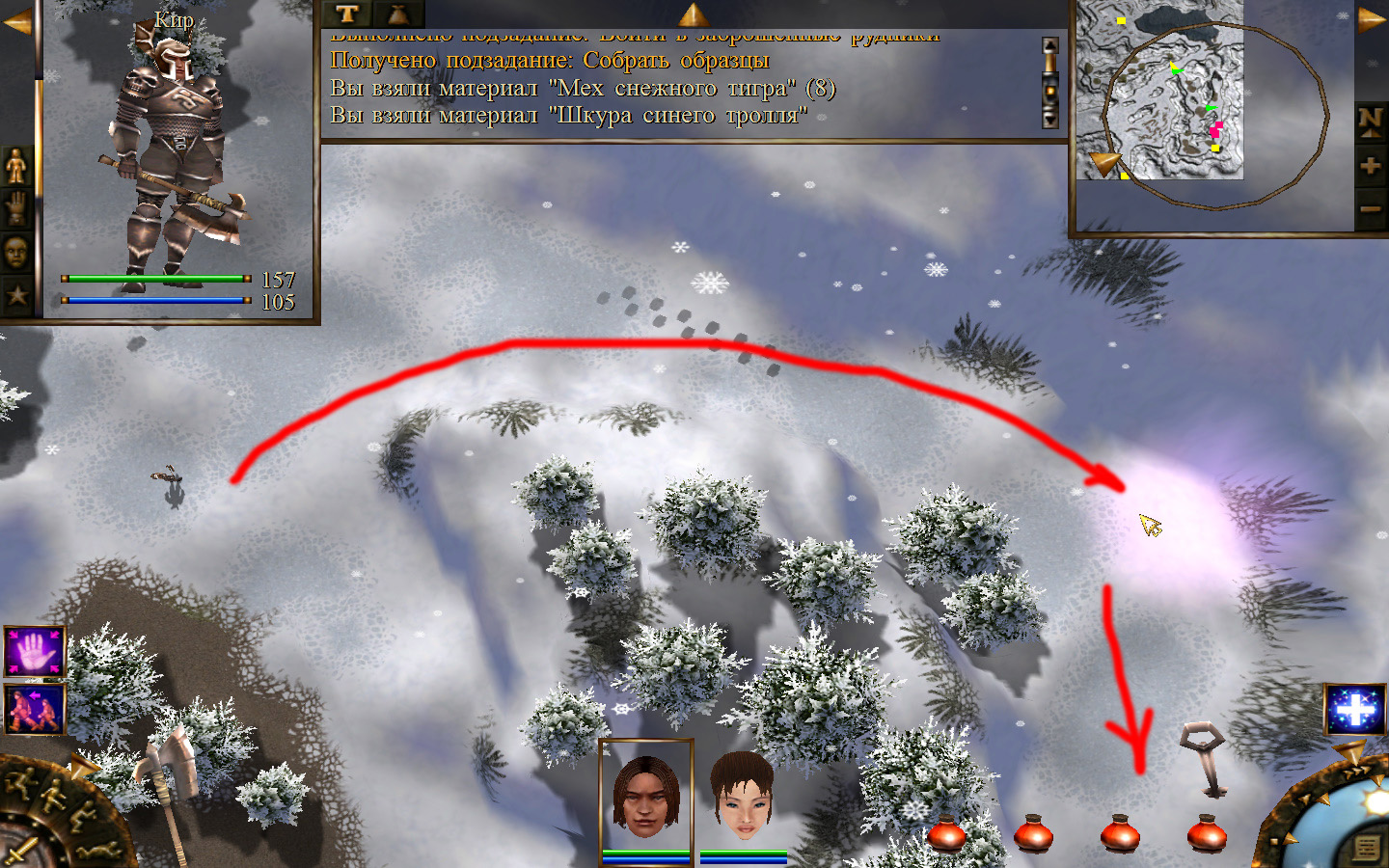Viewport: 1389px width, 868px height.
Task: Activate the purple hand spell icon
Action: (x=35, y=652)
